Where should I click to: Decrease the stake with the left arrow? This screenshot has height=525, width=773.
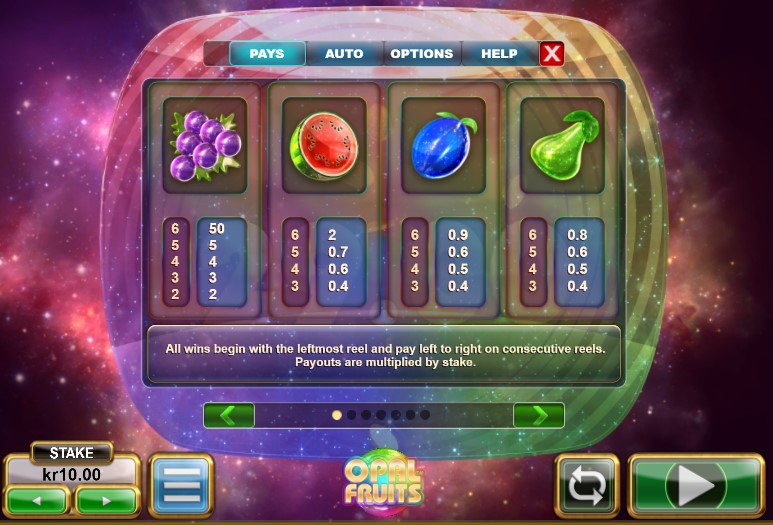pos(39,499)
